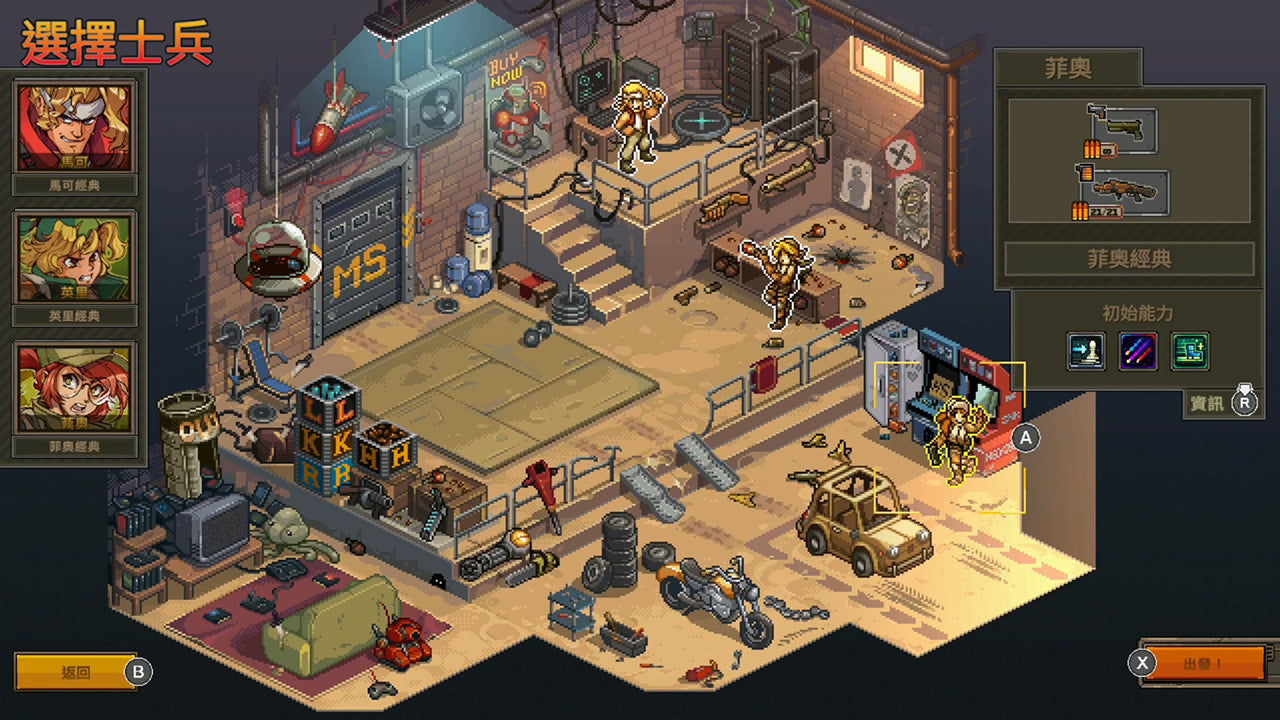Click Fio's pistol weapon icon
Viewport: 1280px width, 720px height.
1125,129
